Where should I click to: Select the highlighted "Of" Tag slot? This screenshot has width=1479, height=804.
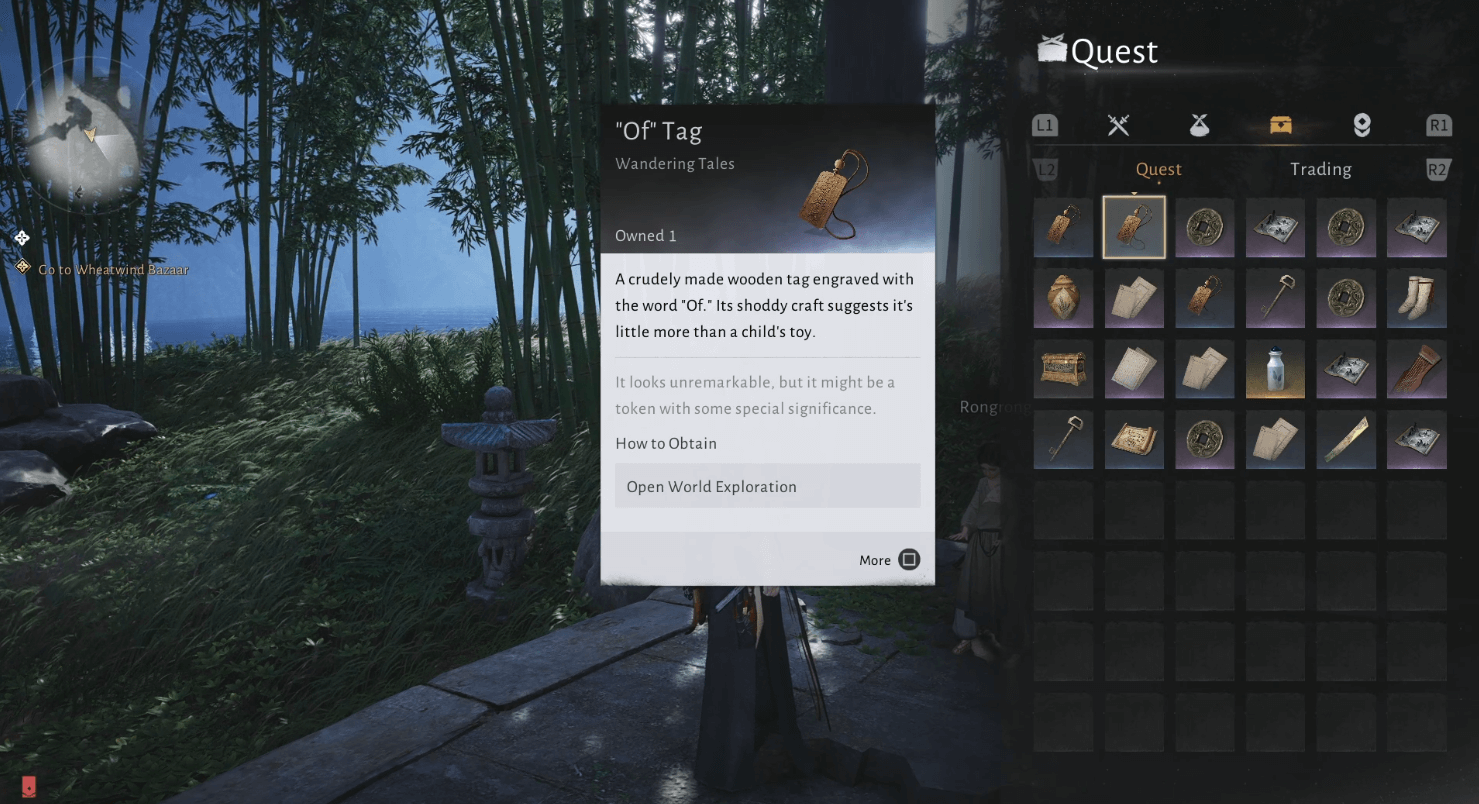[1134, 228]
